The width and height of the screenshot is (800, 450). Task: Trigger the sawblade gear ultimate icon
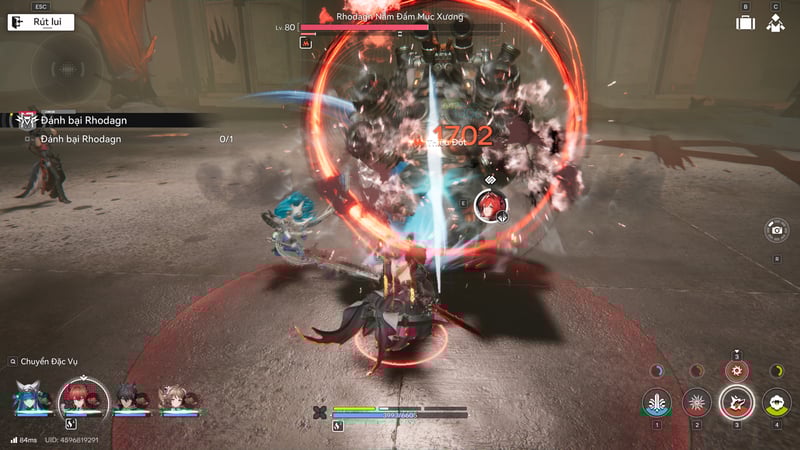(x=736, y=370)
